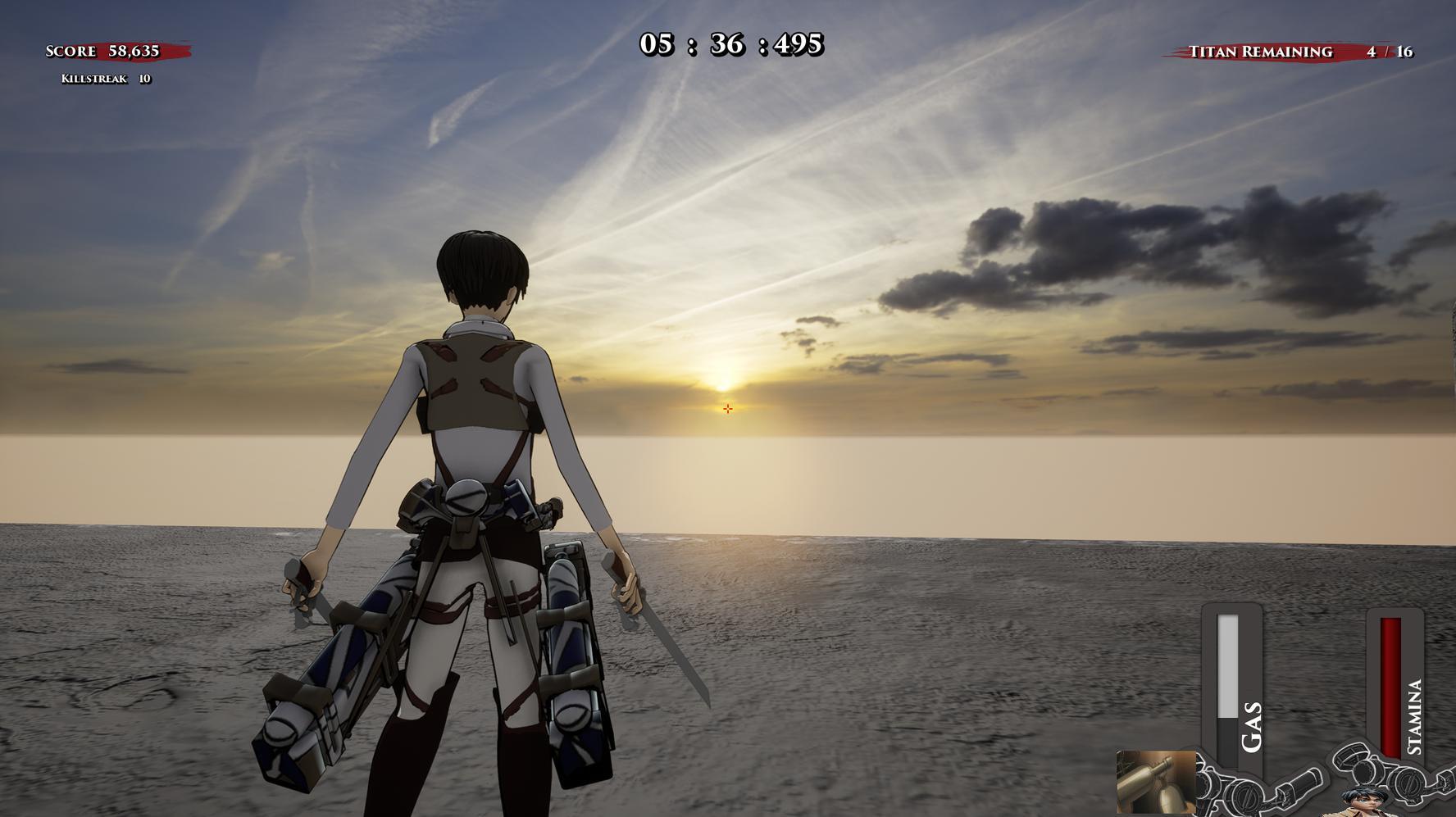The width and height of the screenshot is (1456, 817).
Task: Click the Stamina label text
Action: click(x=1417, y=719)
